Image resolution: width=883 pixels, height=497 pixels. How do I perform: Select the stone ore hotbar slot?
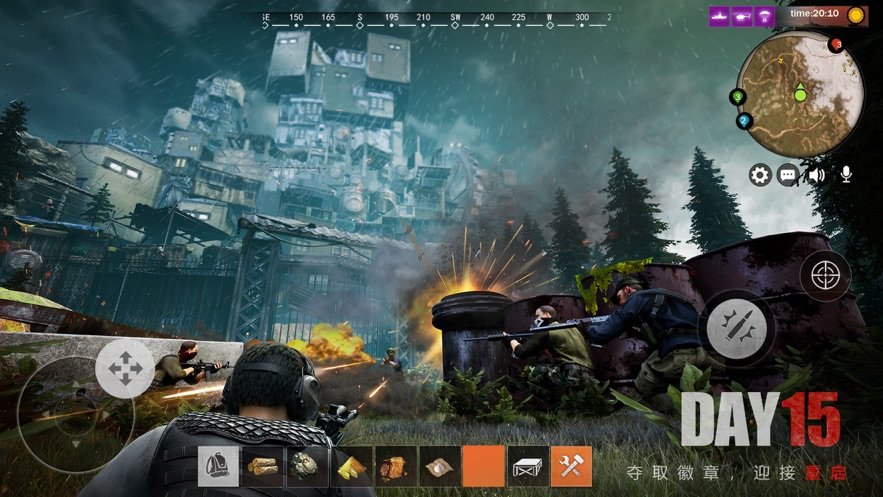click(306, 466)
